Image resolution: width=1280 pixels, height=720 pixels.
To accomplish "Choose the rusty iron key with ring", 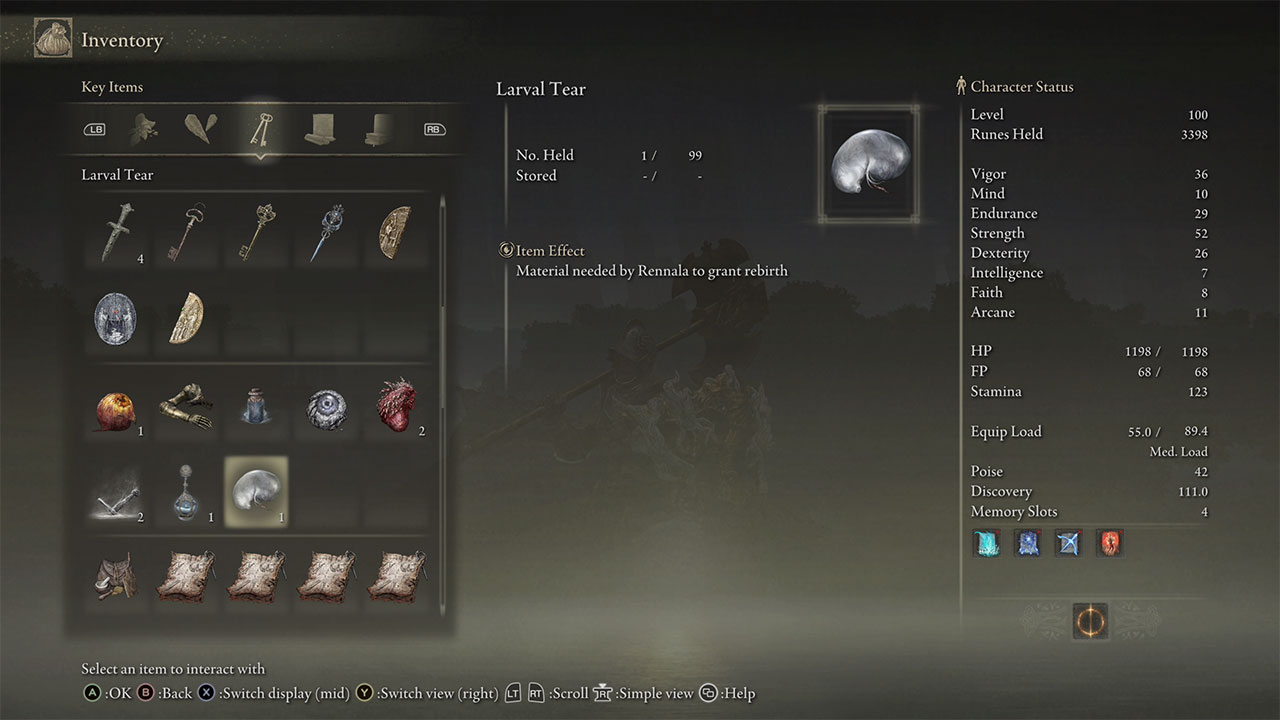I will (x=188, y=234).
